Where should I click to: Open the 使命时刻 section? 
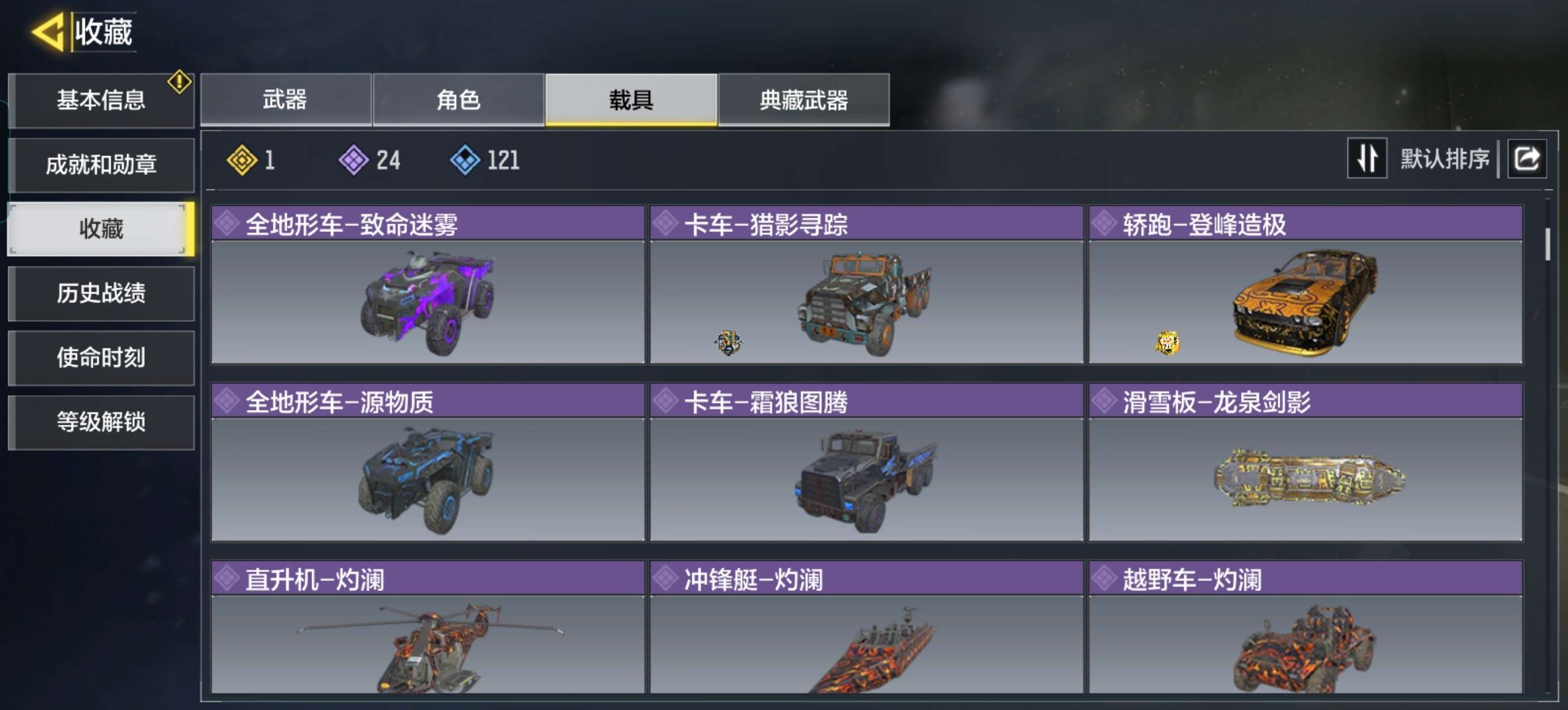(x=101, y=358)
